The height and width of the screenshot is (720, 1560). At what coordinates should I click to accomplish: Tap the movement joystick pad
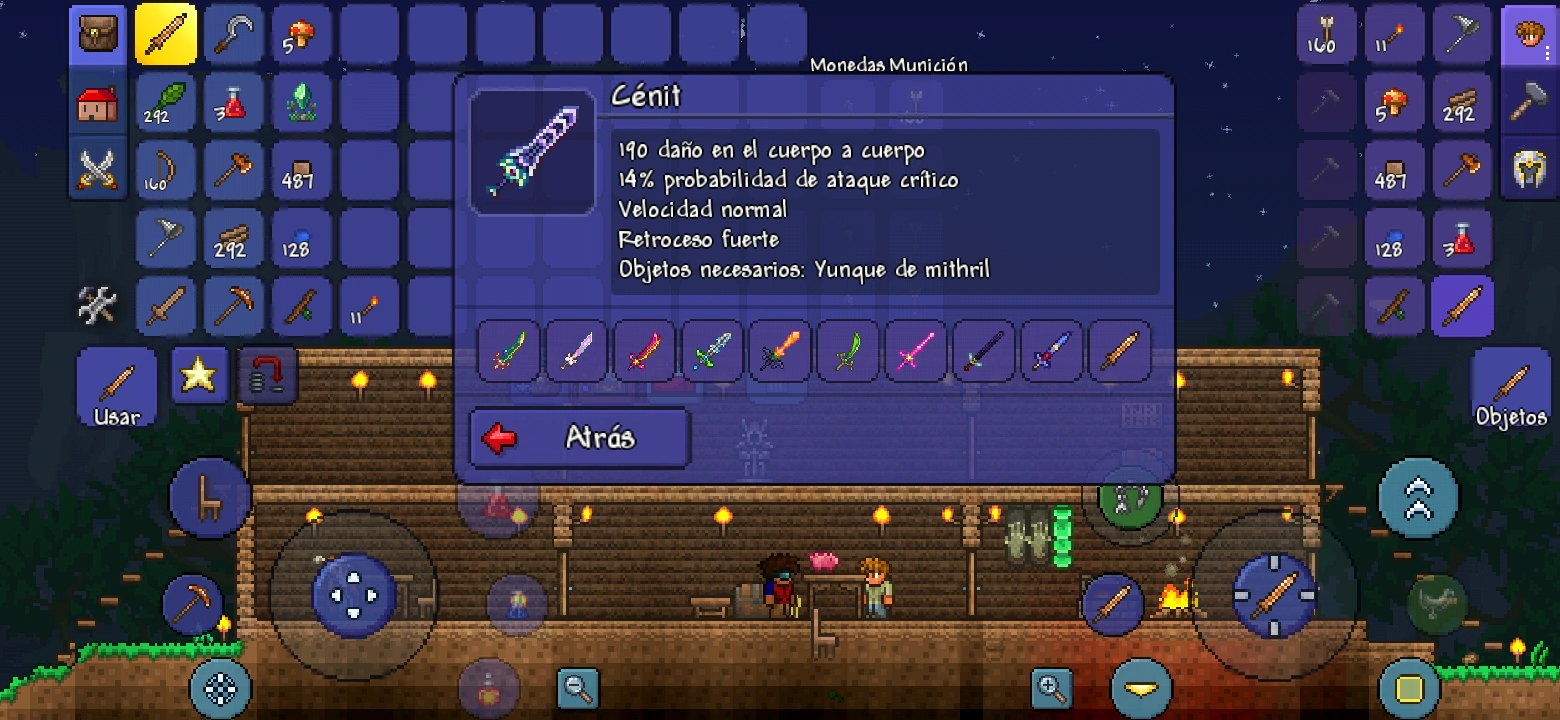point(352,595)
